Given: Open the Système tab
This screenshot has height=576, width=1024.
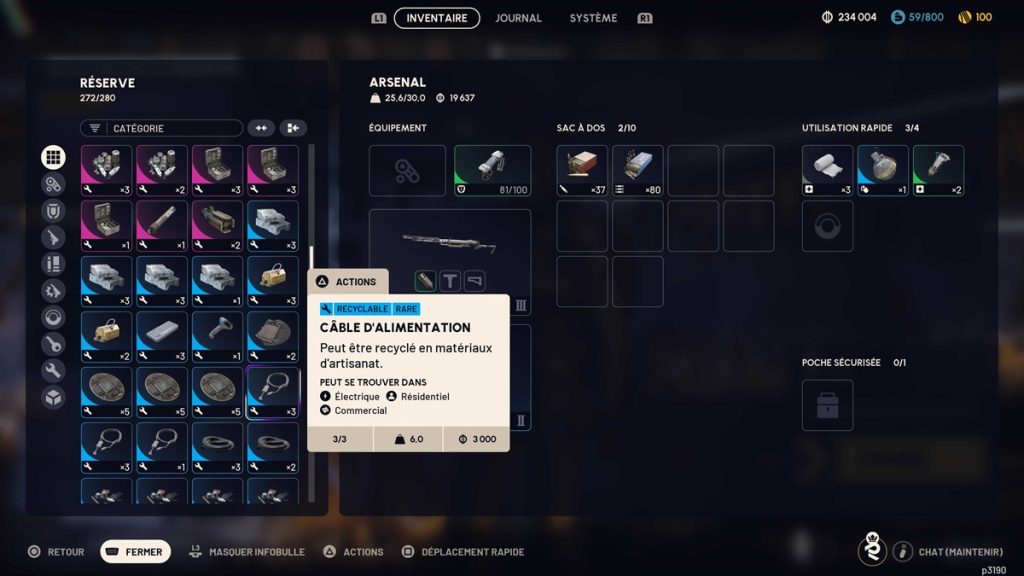Looking at the screenshot, I should point(593,18).
